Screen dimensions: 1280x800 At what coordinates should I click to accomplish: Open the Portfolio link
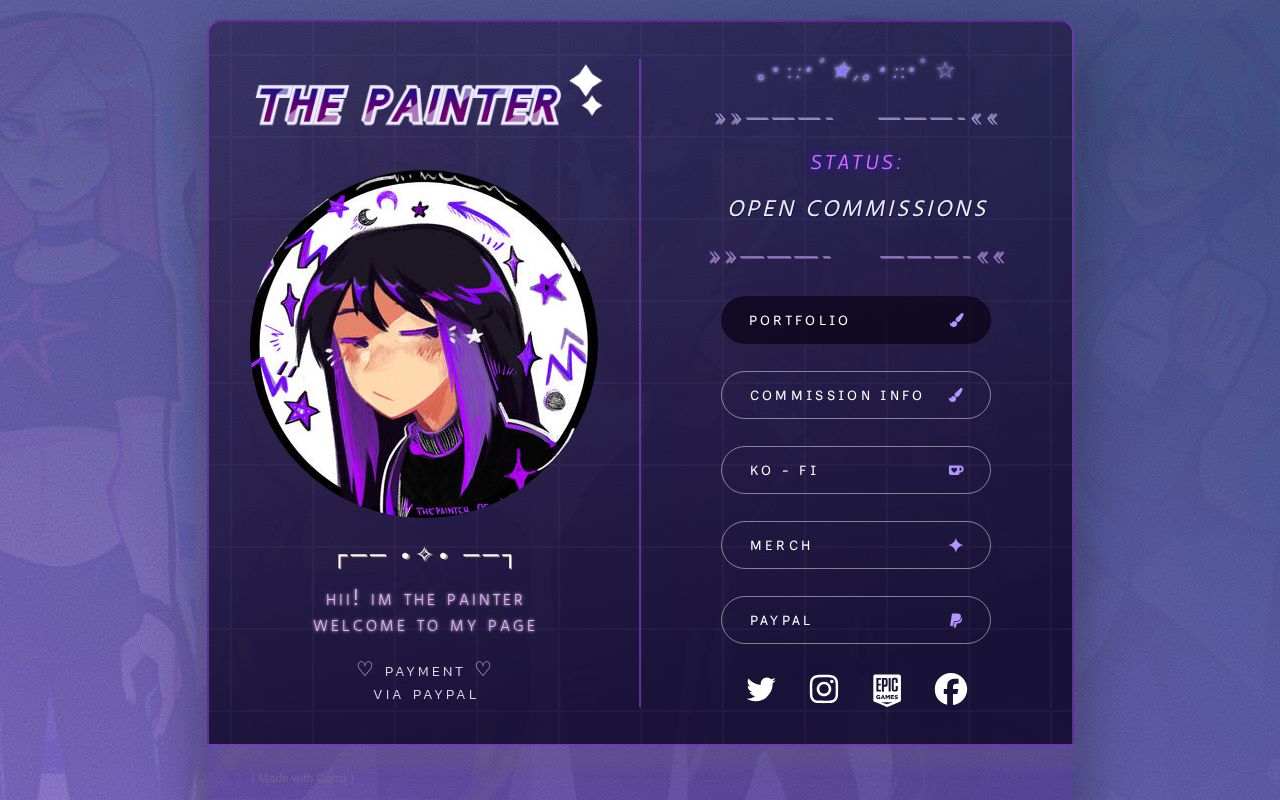(x=855, y=320)
